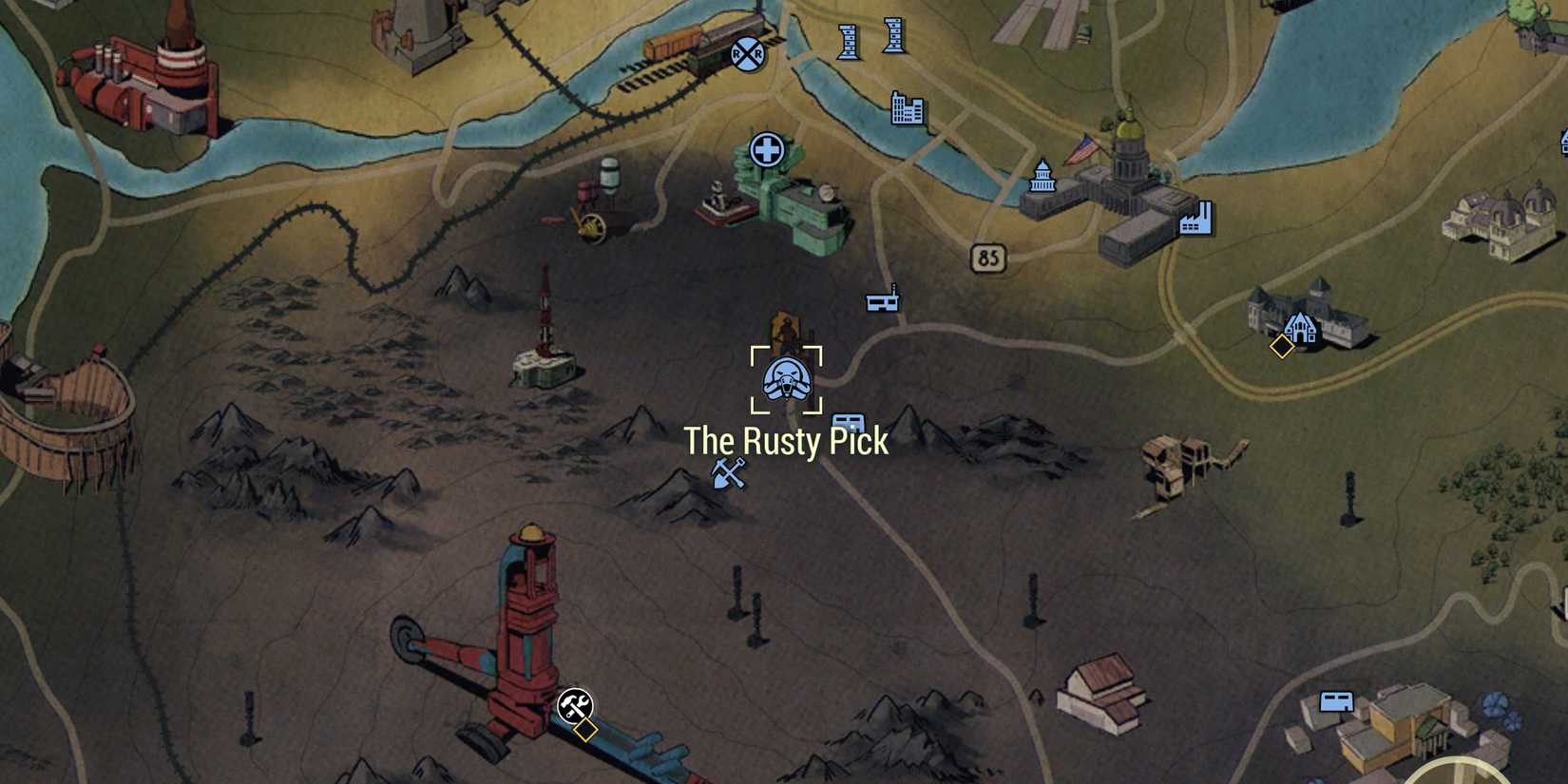Click the yellow diamond under the workshop icon
Image resolution: width=1568 pixels, height=784 pixels.
pyautogui.click(x=586, y=732)
